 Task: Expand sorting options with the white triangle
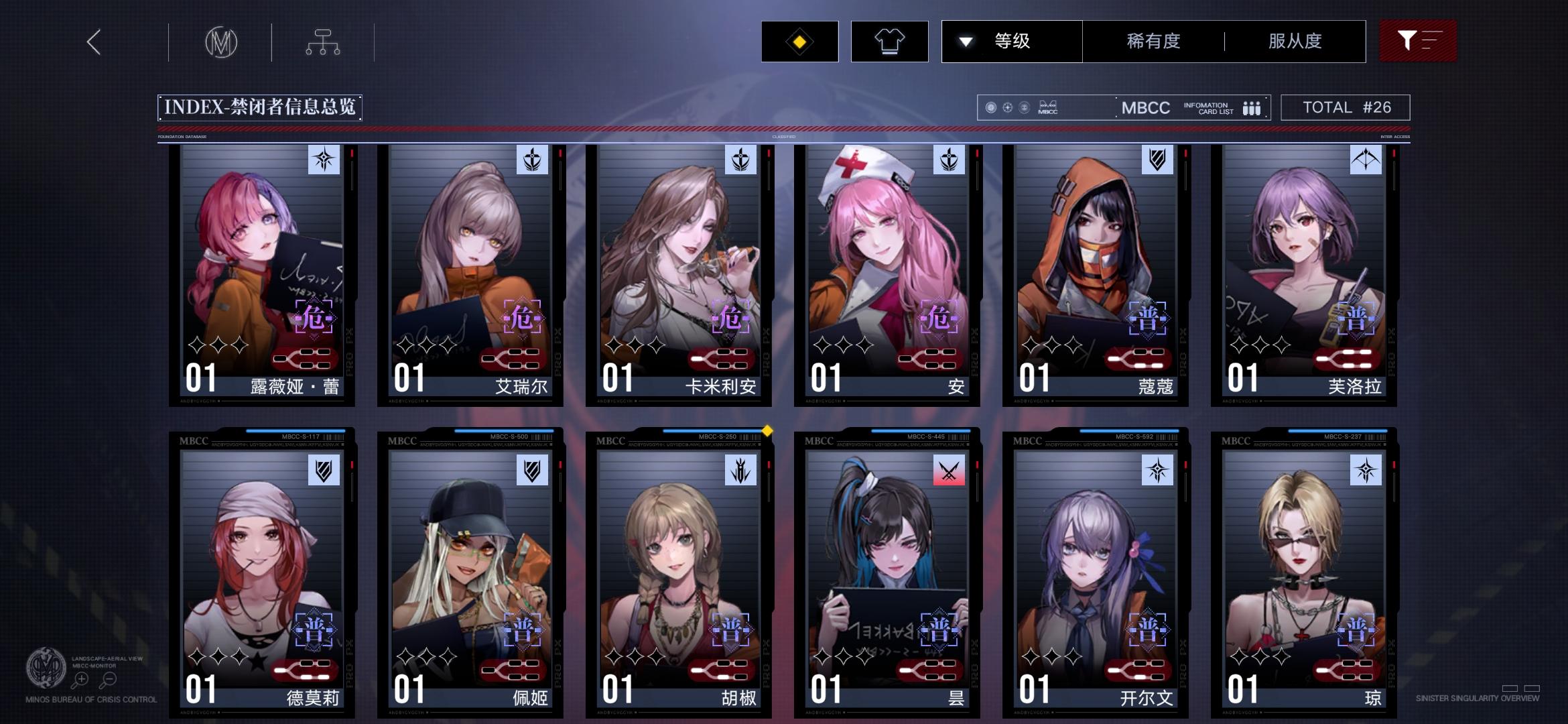[x=966, y=41]
